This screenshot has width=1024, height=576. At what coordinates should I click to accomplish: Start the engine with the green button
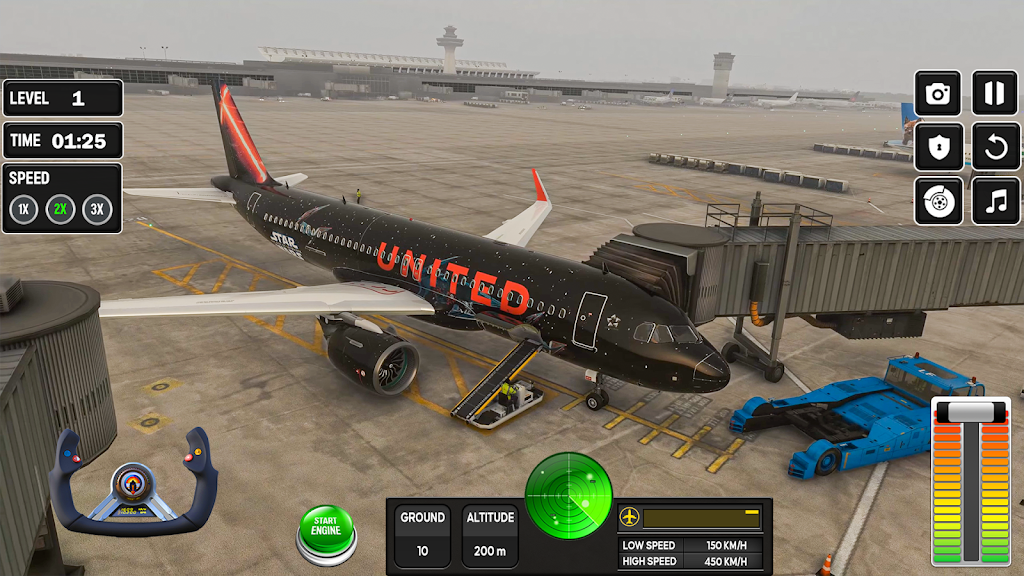[x=326, y=530]
